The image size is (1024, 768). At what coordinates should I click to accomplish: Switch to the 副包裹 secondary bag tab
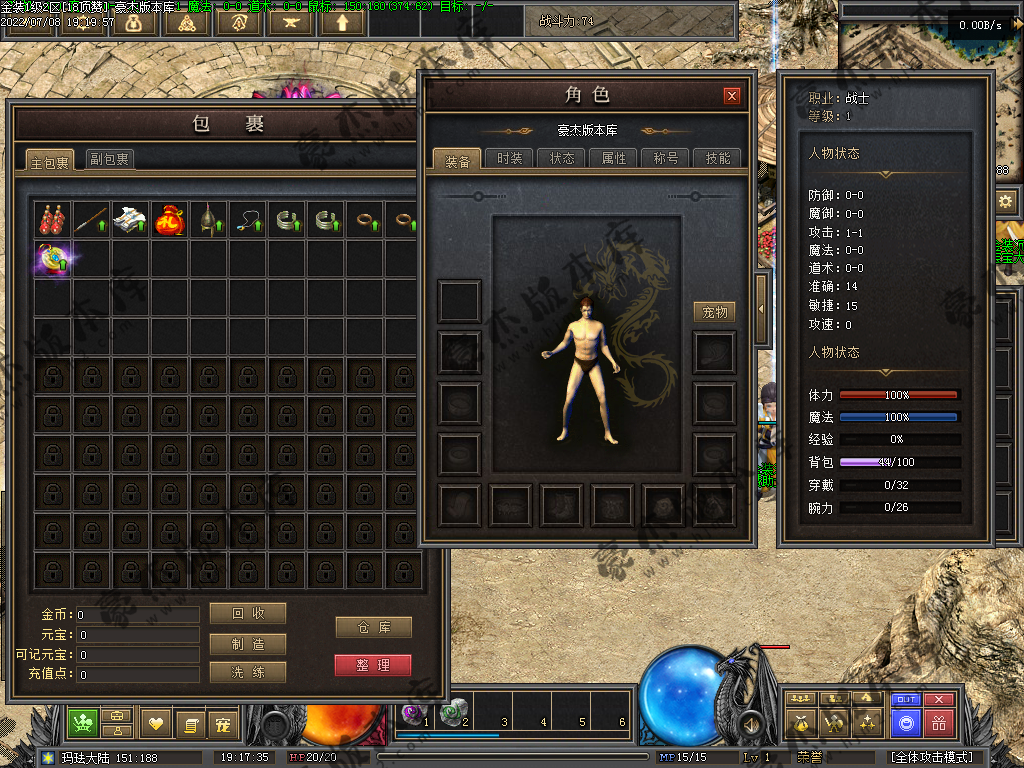pyautogui.click(x=109, y=159)
